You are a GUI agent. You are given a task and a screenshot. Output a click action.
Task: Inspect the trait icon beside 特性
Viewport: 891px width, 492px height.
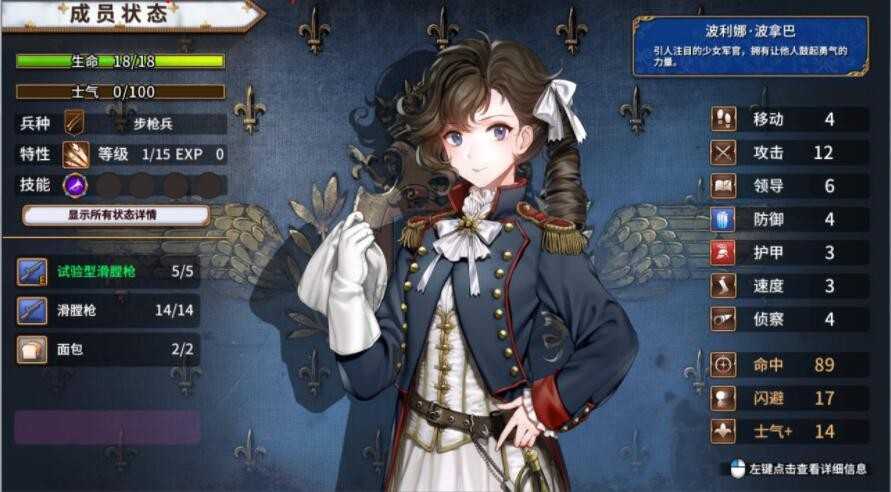(75, 155)
